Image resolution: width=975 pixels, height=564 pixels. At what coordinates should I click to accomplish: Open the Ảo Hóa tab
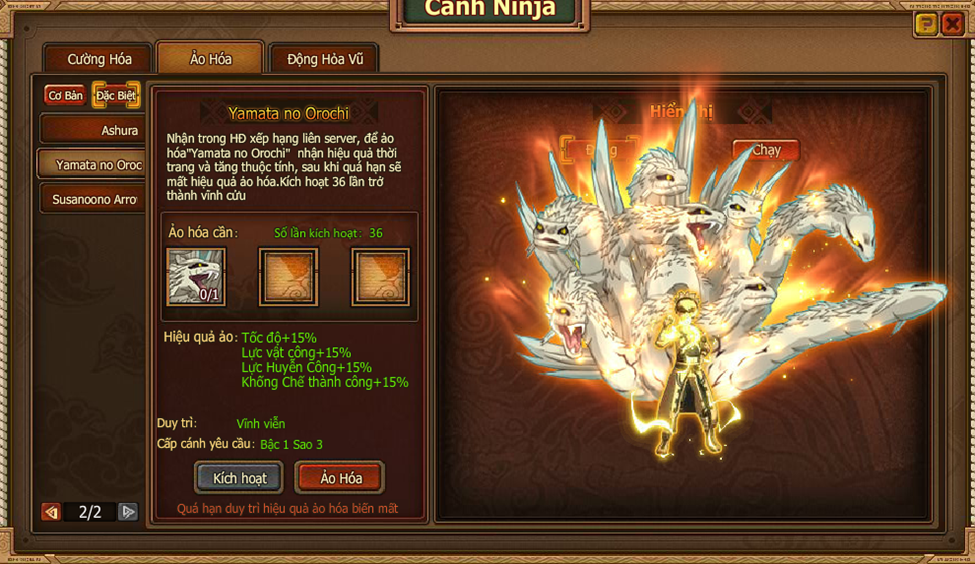tap(210, 59)
